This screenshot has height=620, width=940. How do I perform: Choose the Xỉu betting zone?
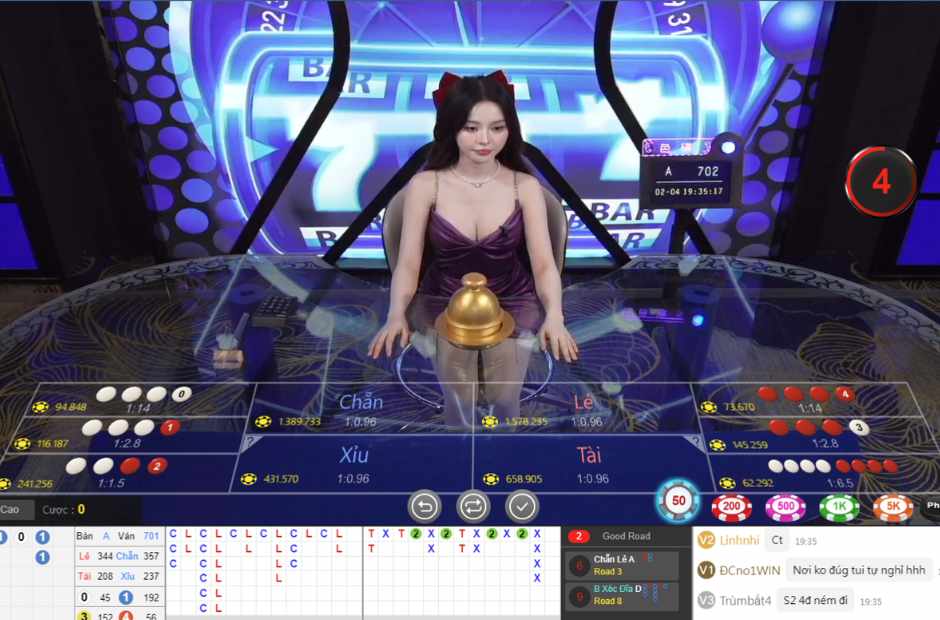[x=353, y=464]
